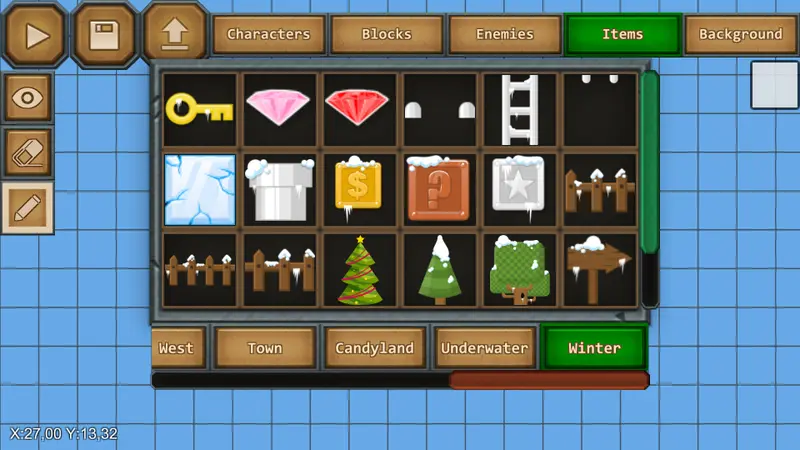Pick the golden key item
The width and height of the screenshot is (800, 450).
coord(200,108)
